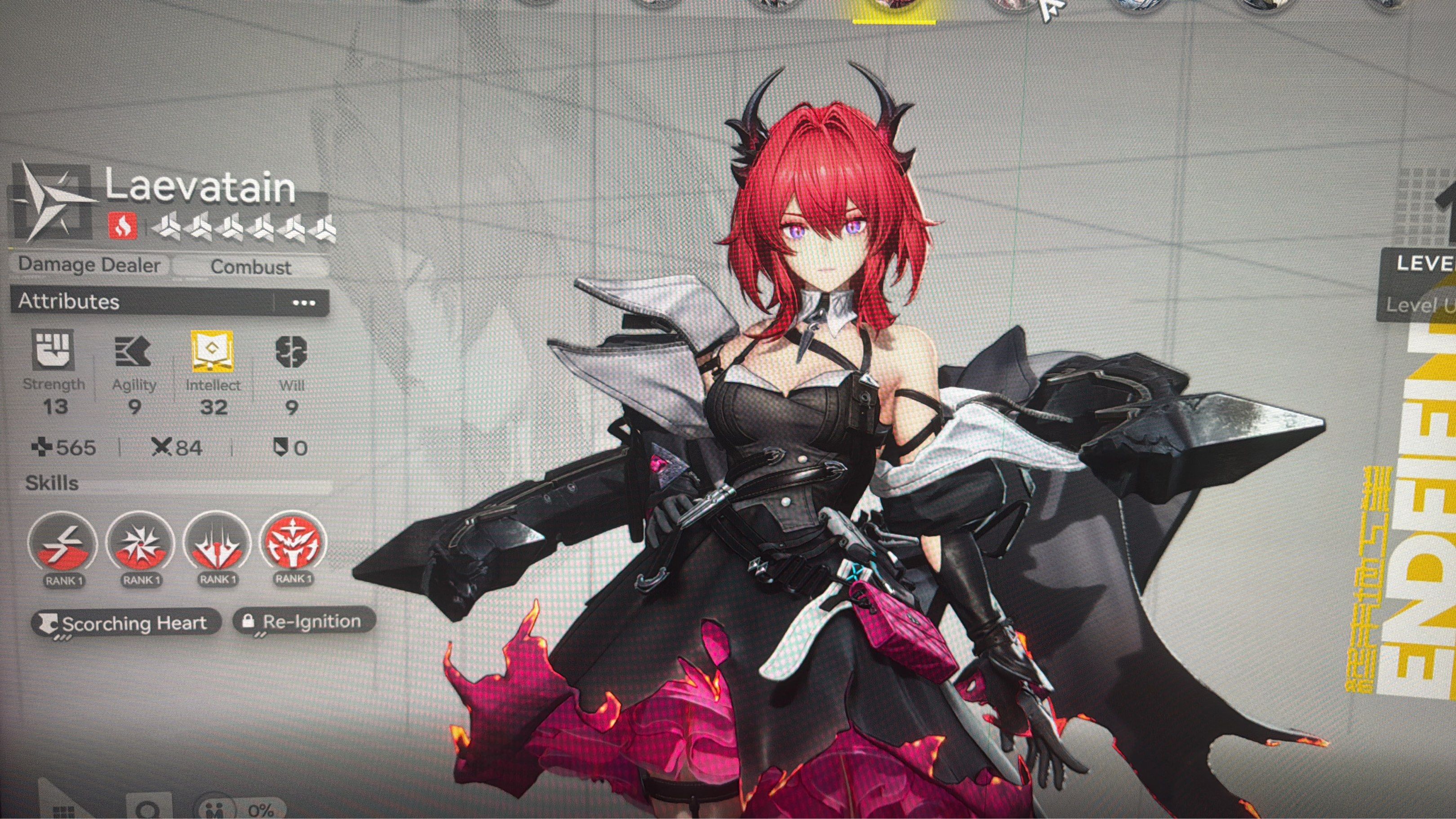Select the Damage Dealer role tab
This screenshot has width=1456, height=819.
click(89, 264)
